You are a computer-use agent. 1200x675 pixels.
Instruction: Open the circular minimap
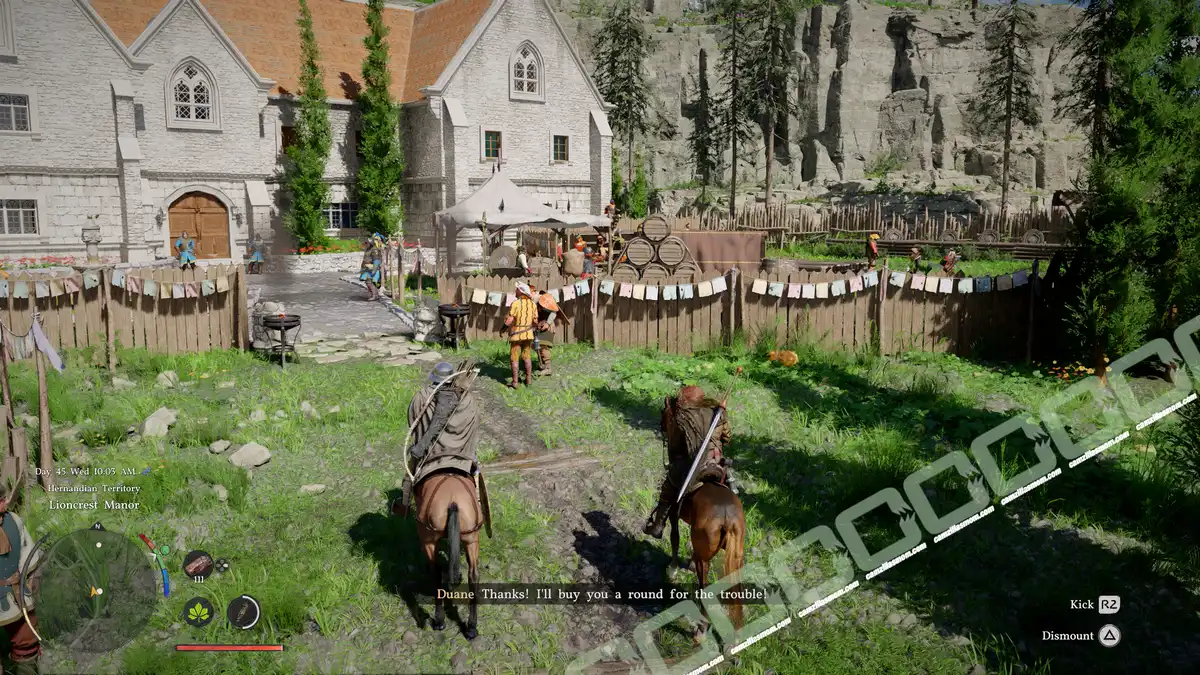[96, 587]
